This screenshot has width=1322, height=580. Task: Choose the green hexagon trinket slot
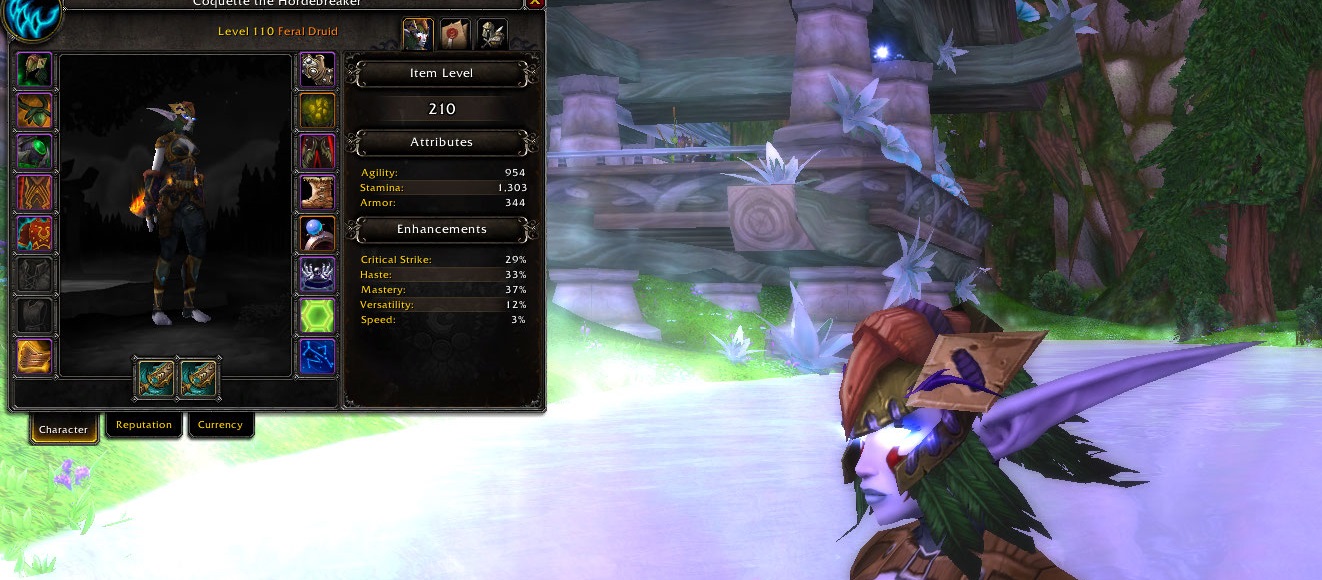coord(318,316)
